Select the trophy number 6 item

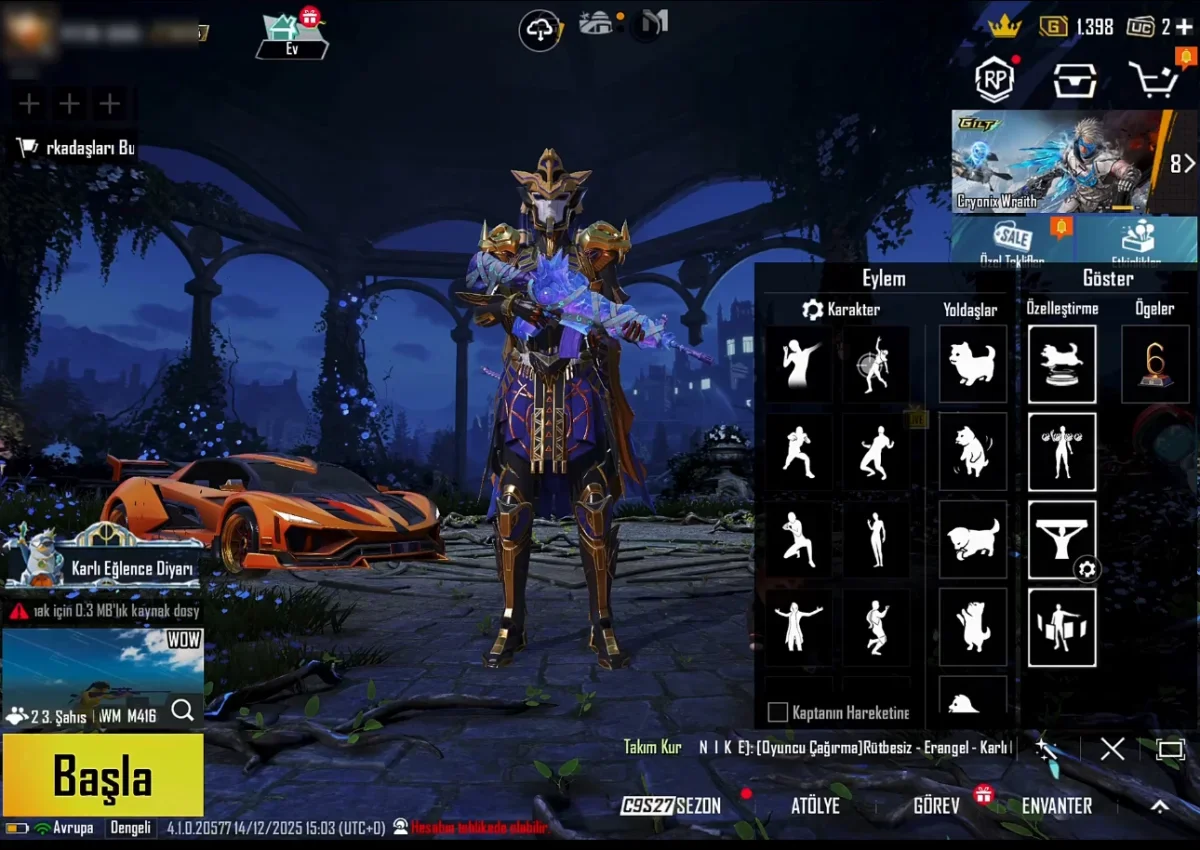point(1155,364)
